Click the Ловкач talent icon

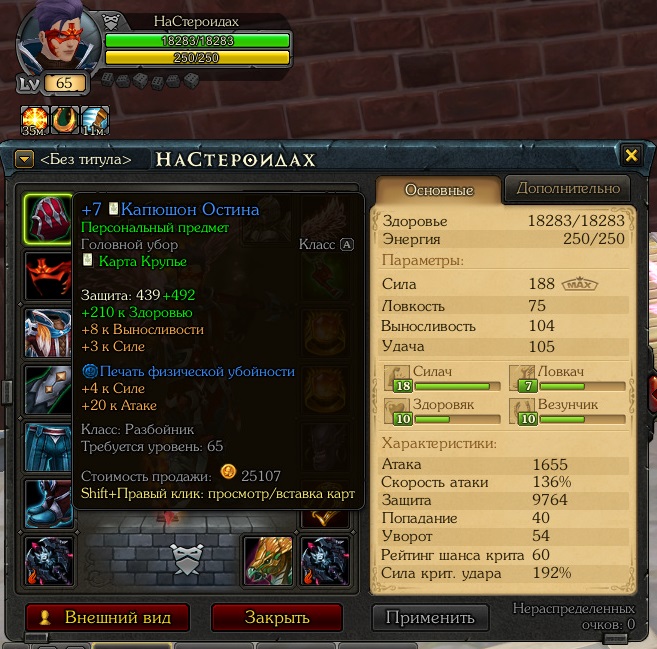(523, 378)
